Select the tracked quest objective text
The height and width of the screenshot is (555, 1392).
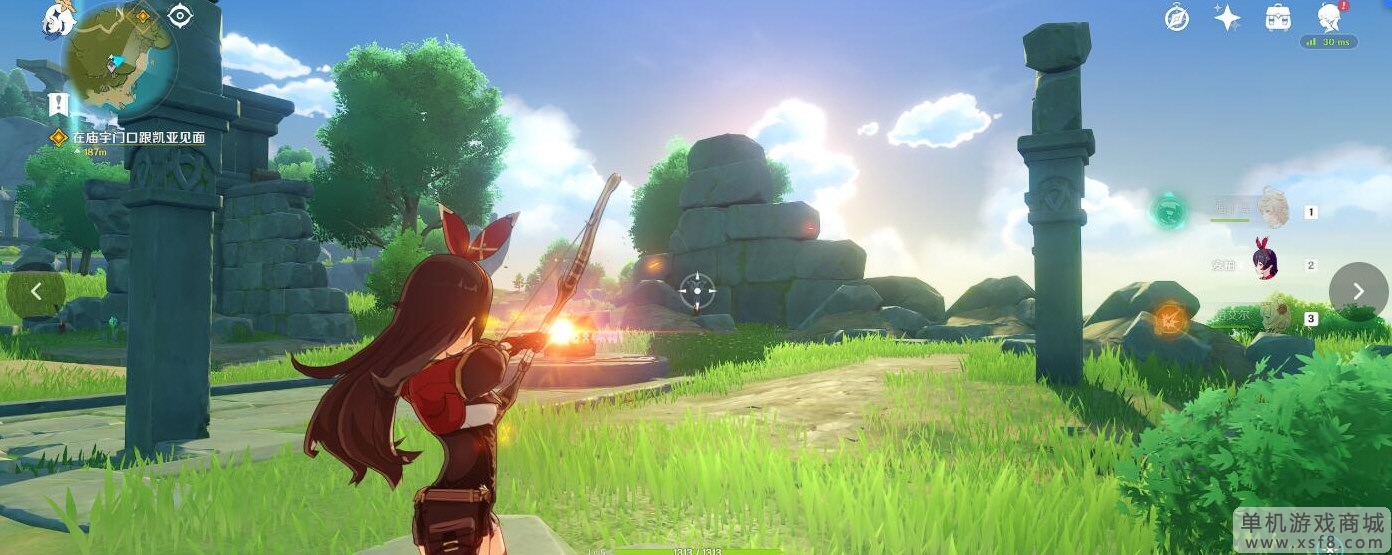pyautogui.click(x=137, y=137)
